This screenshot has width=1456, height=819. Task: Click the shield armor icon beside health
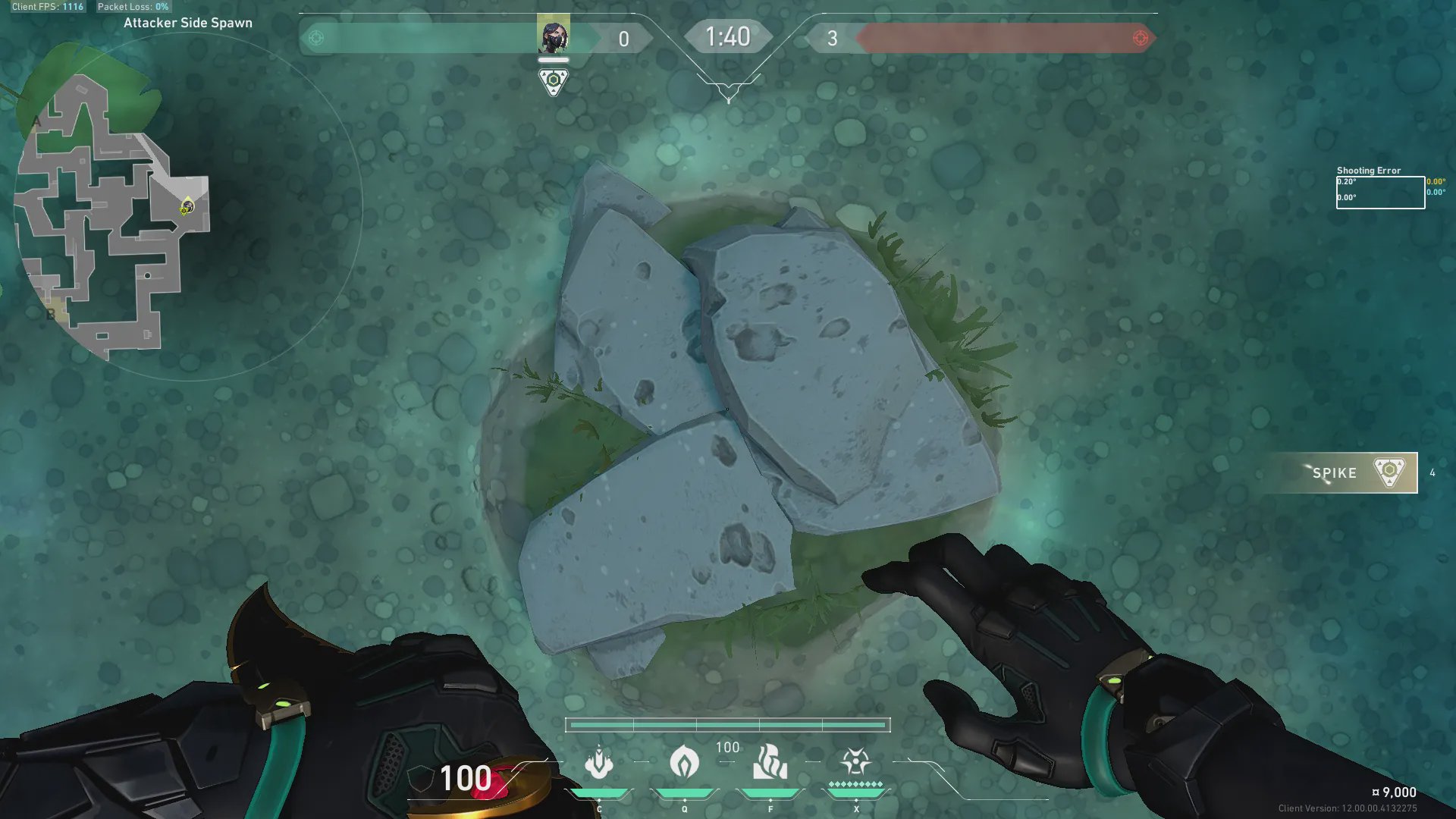[x=421, y=779]
